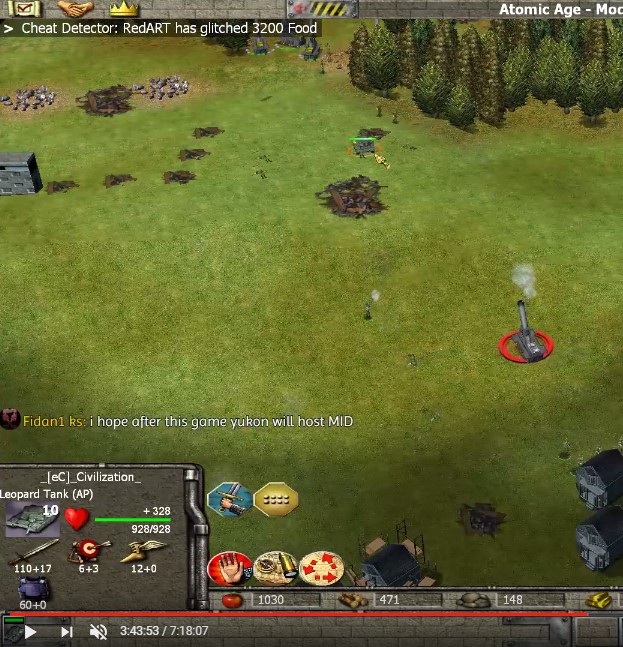623x647 pixels.
Task: Activate the red hand Stop command
Action: pyautogui.click(x=229, y=569)
